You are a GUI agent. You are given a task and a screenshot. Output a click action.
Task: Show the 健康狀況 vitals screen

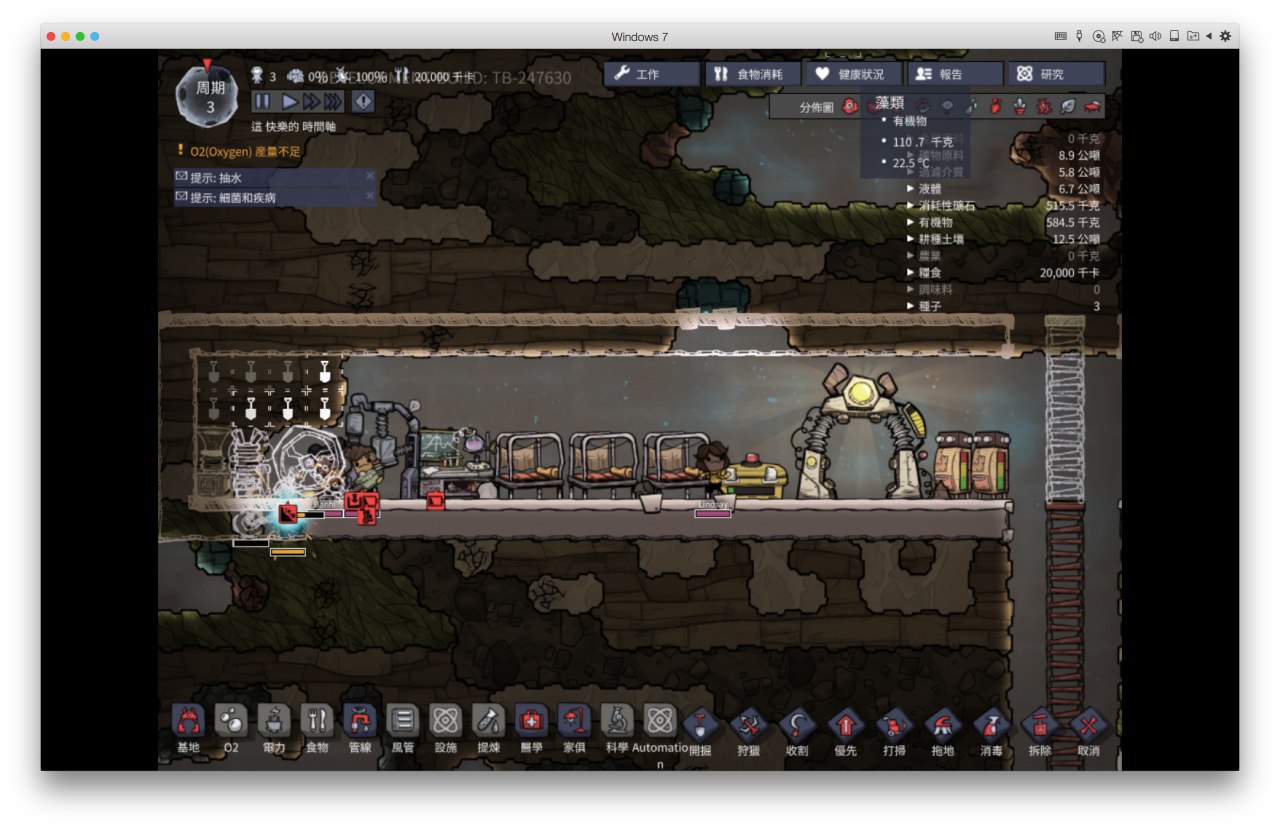852,74
